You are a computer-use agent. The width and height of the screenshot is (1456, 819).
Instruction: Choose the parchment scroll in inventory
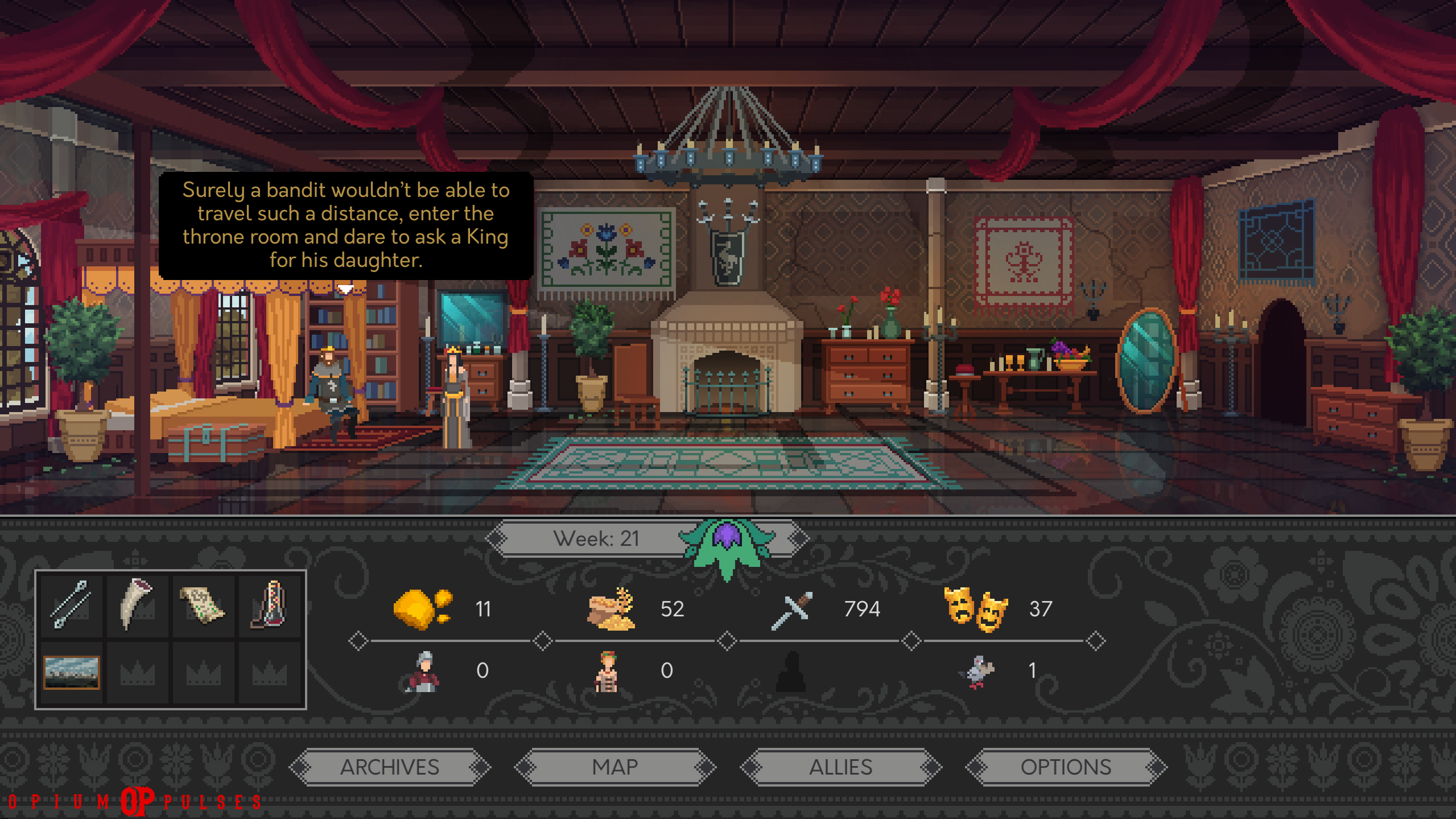coord(203,606)
